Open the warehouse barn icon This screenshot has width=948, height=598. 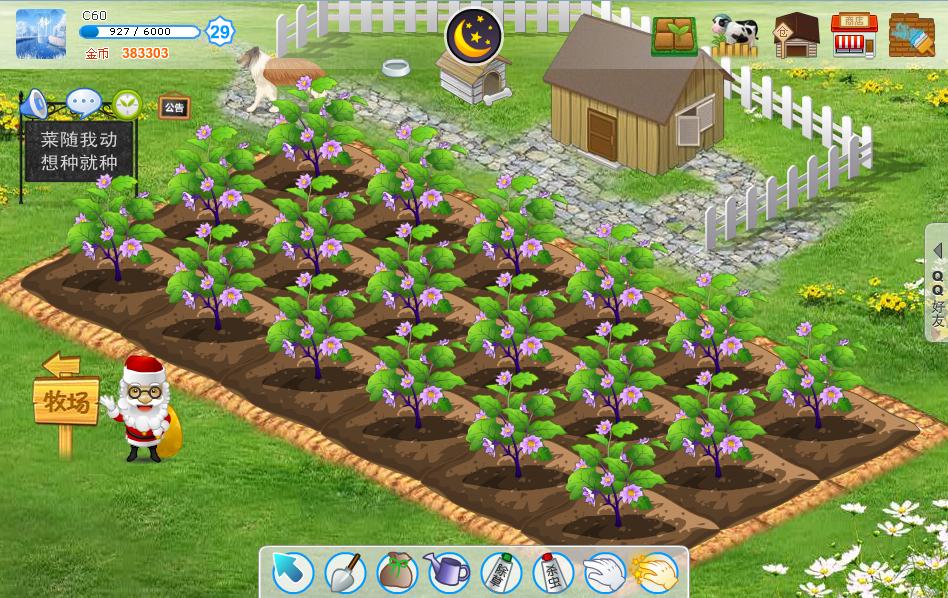tap(796, 35)
